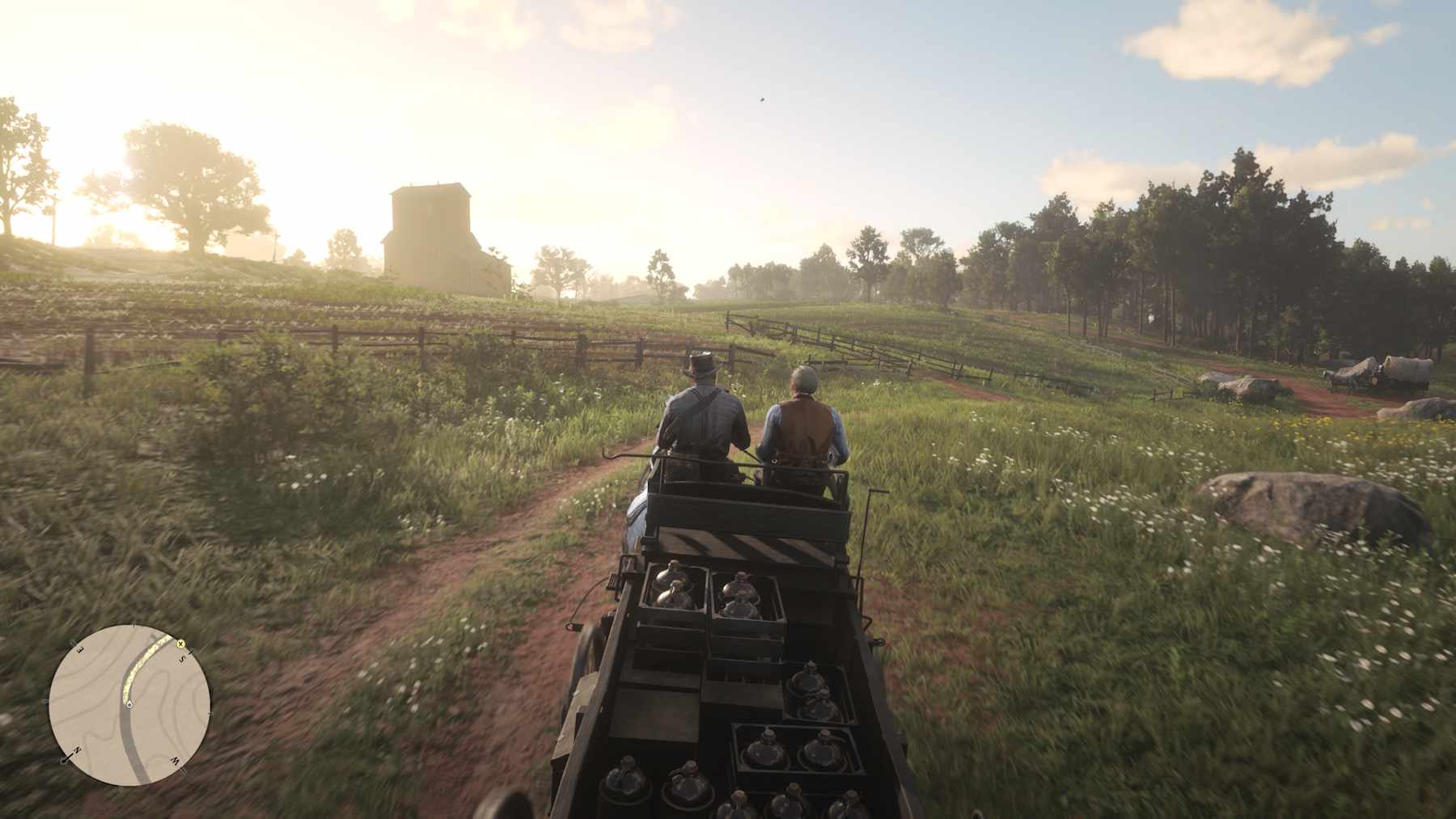The height and width of the screenshot is (819, 1456).
Task: Click the W compass letter on minimap
Action: 176,760
